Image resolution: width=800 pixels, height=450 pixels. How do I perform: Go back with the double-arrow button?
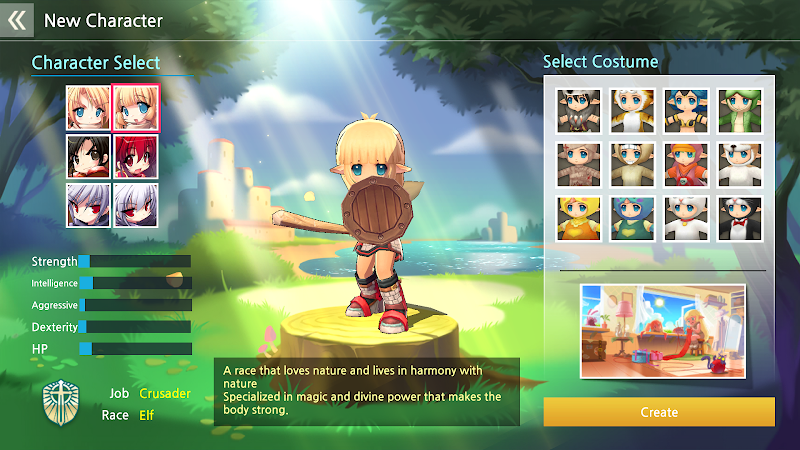[17, 19]
